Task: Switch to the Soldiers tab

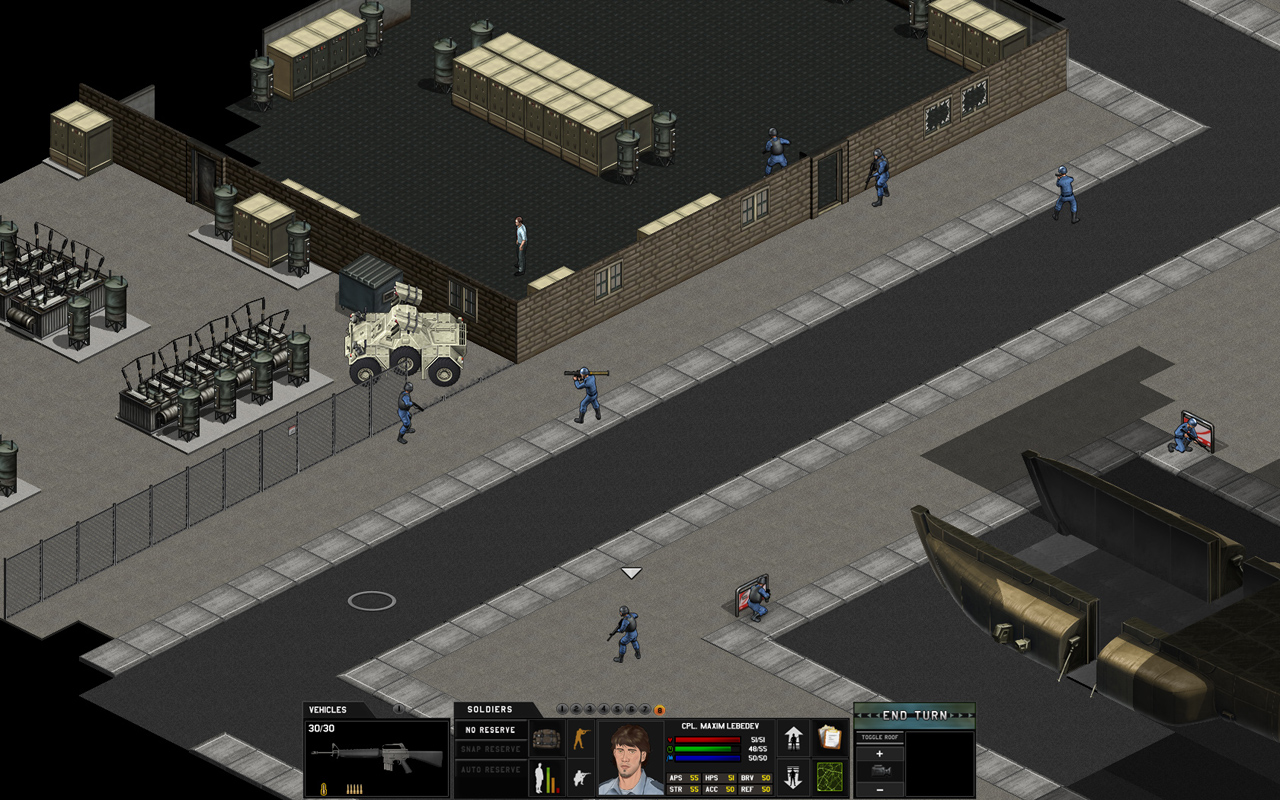Action: pyautogui.click(x=488, y=708)
